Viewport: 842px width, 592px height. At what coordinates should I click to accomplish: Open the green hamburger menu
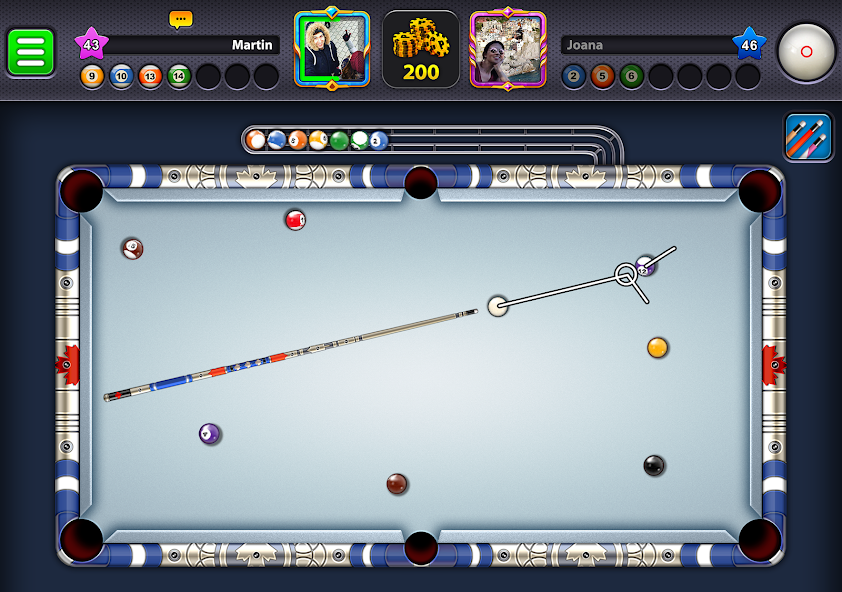point(31,52)
